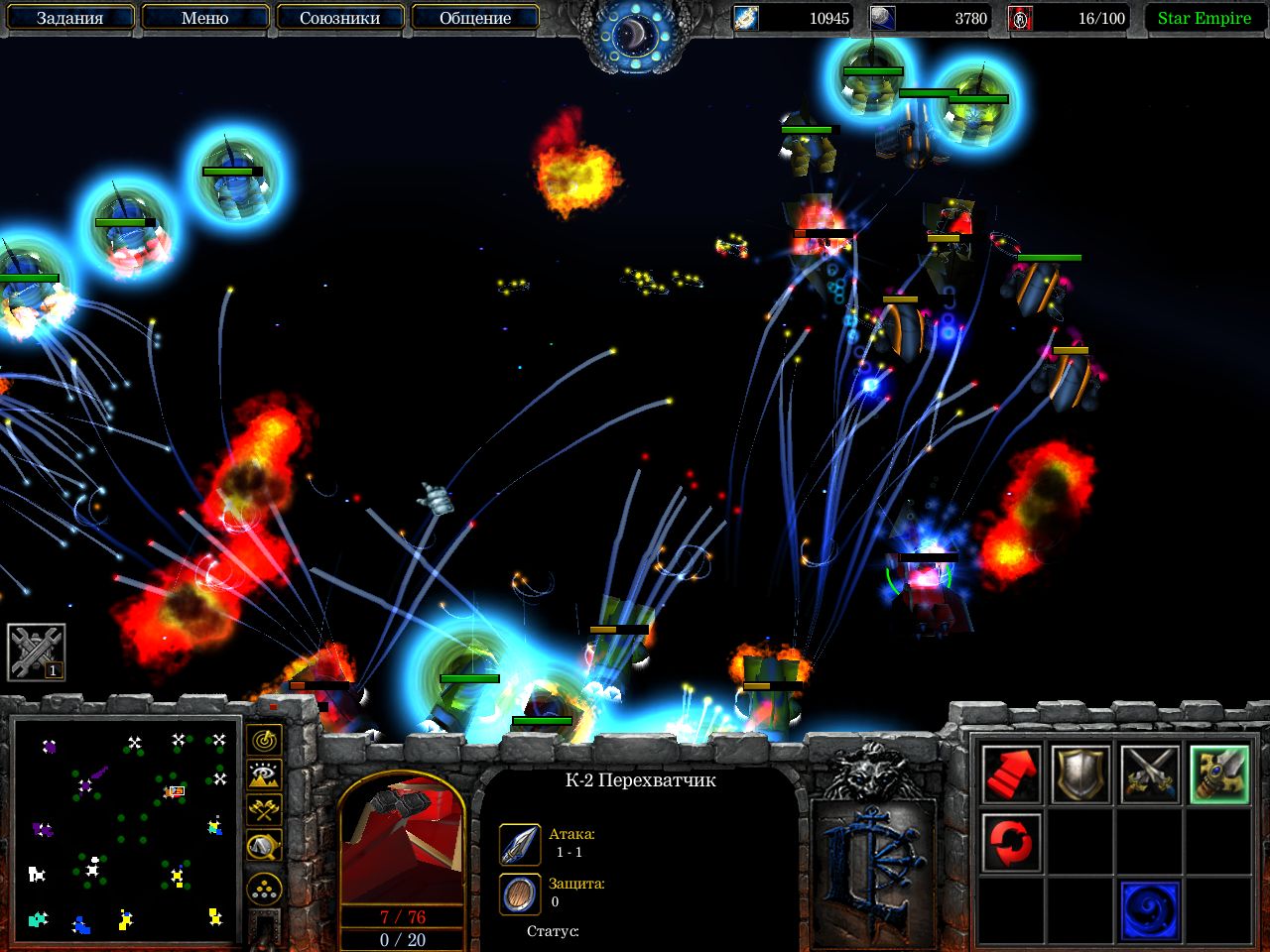Click the Защита armor stat icon
This screenshot has height=952, width=1270.
click(520, 893)
